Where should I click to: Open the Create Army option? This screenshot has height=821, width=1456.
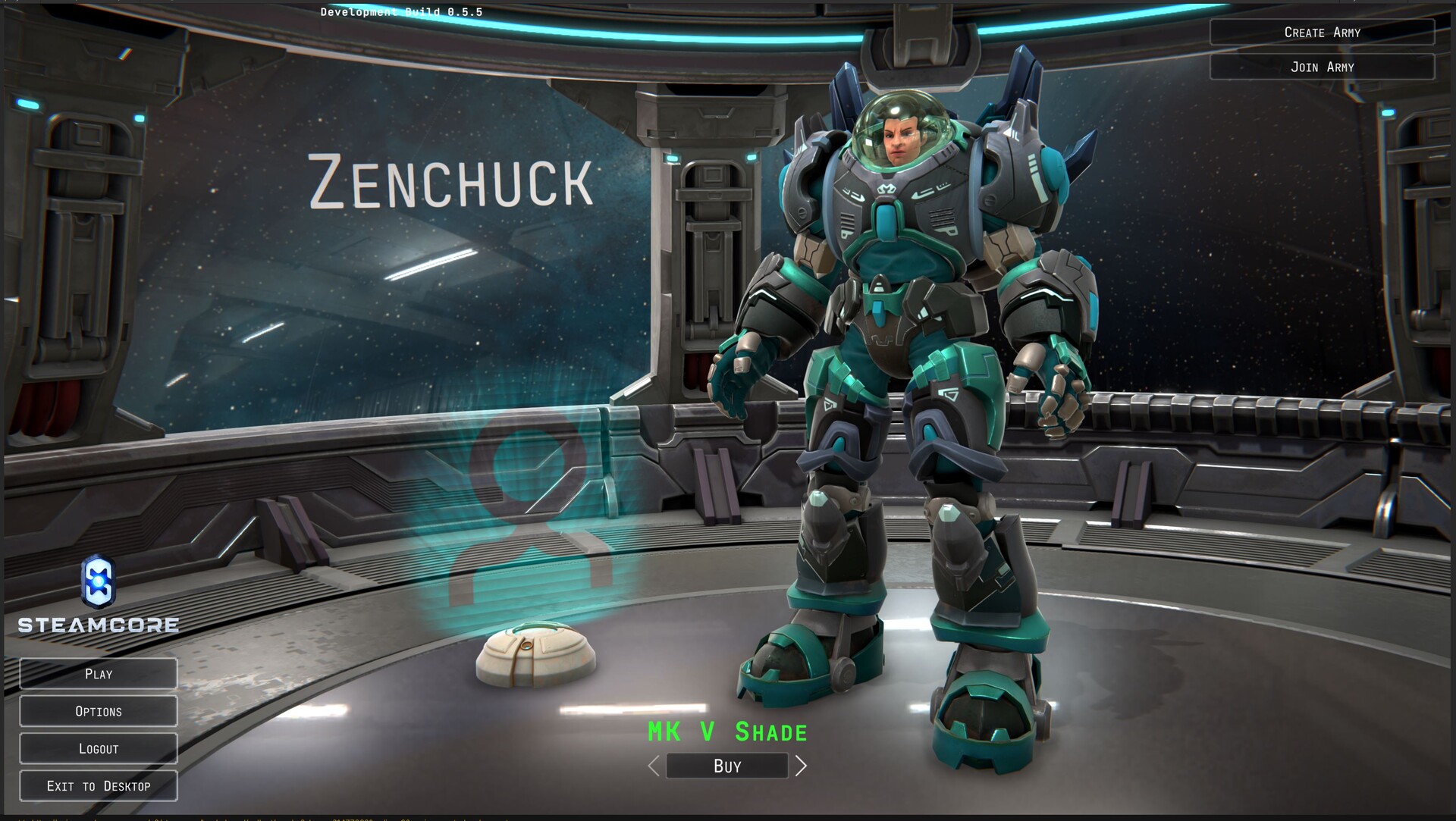pos(1322,33)
